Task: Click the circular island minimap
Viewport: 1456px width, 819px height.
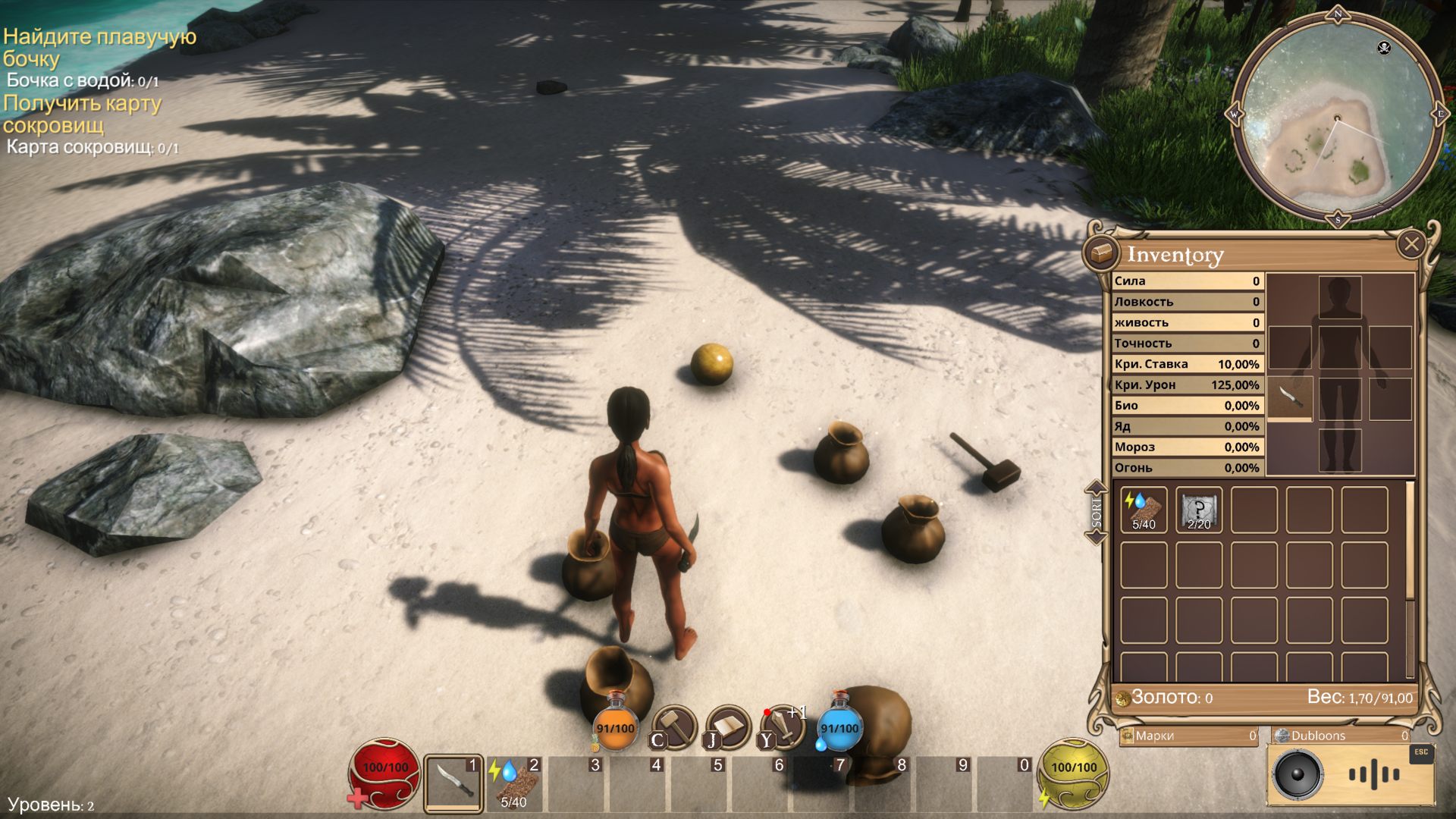Action: (x=1337, y=118)
